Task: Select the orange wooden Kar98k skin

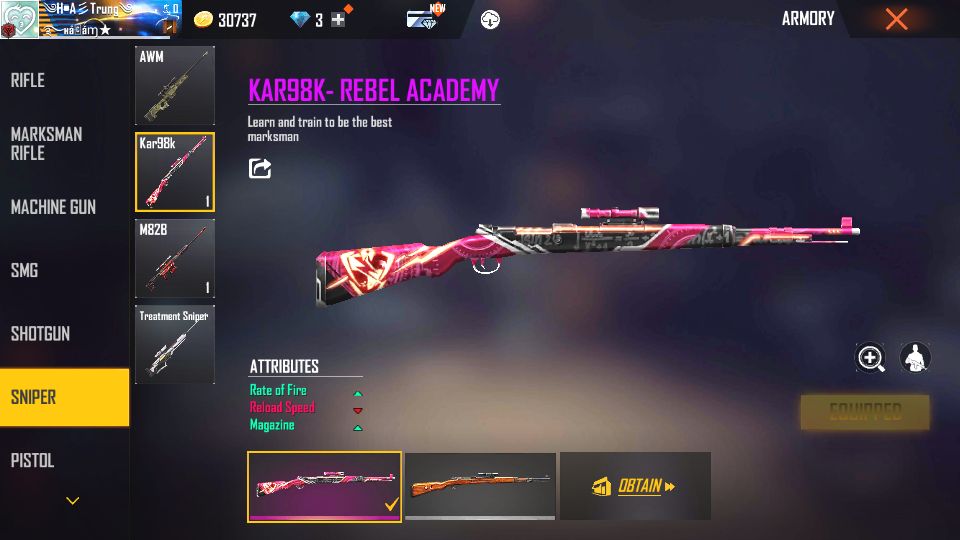Action: [480, 485]
